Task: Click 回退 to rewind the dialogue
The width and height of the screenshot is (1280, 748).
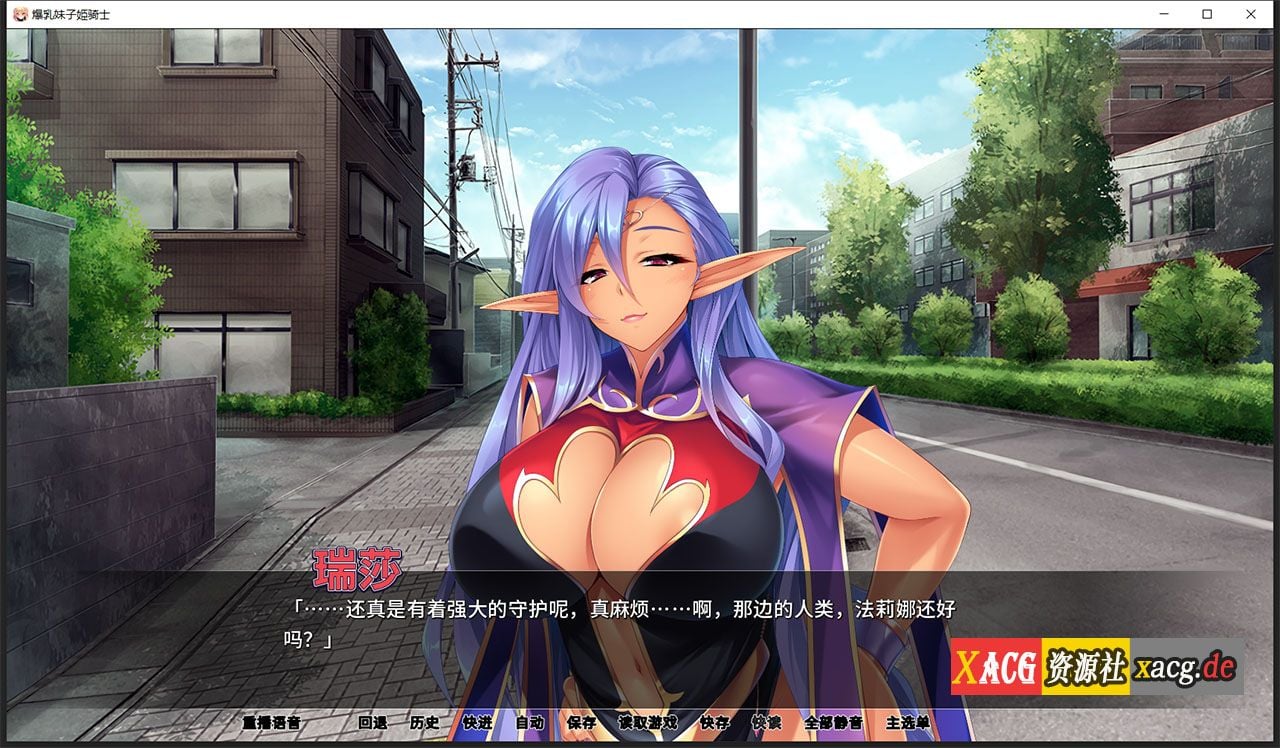Action: [371, 723]
